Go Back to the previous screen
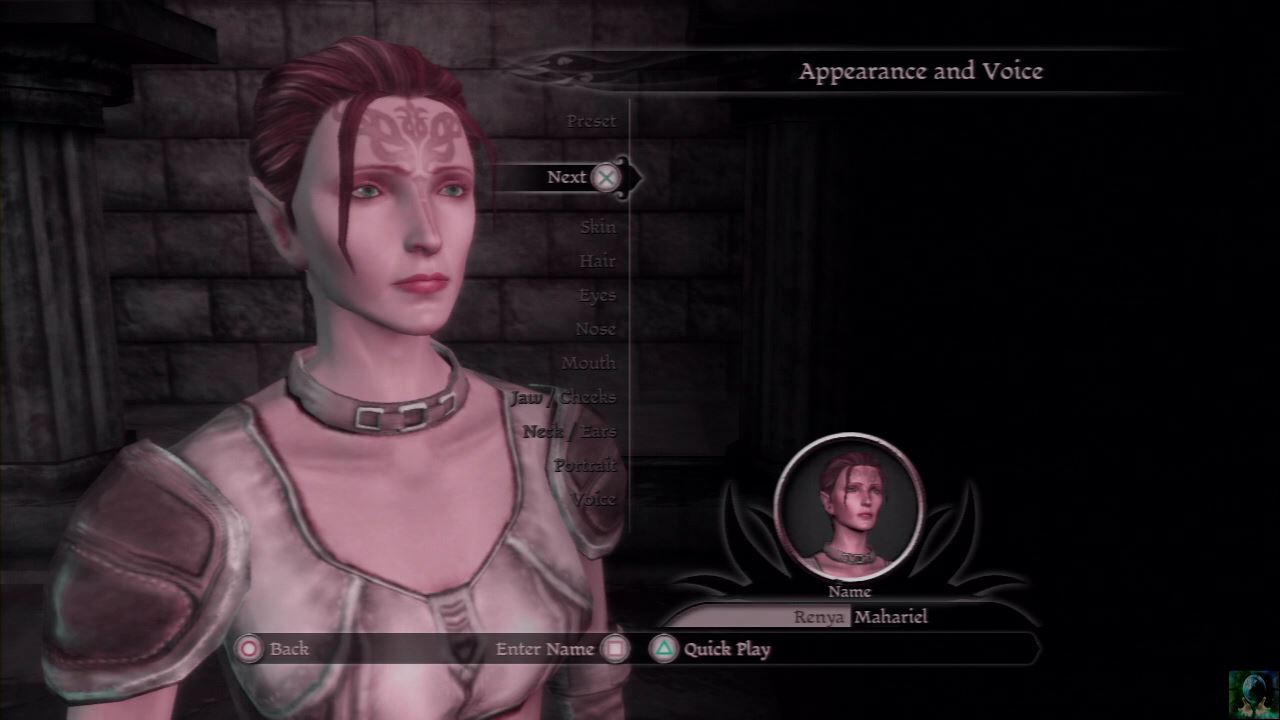The width and height of the screenshot is (1280, 720). (x=274, y=649)
